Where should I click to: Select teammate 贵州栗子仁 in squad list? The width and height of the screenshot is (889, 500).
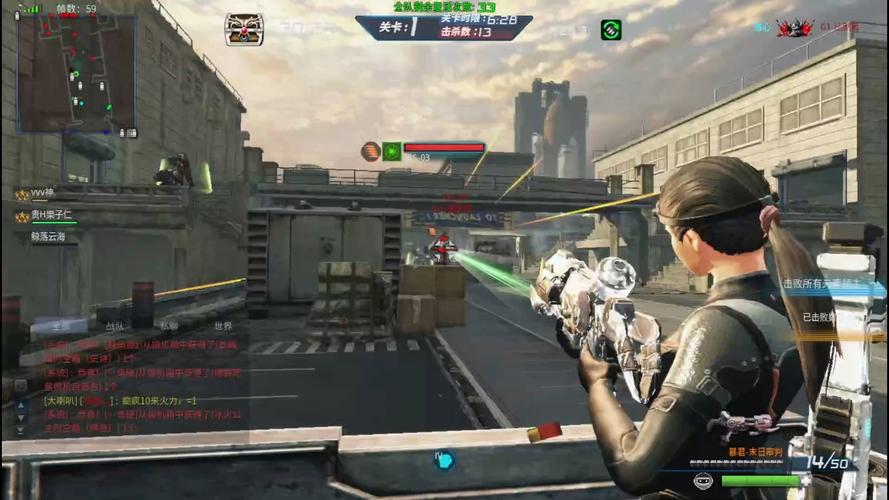pyautogui.click(x=55, y=215)
